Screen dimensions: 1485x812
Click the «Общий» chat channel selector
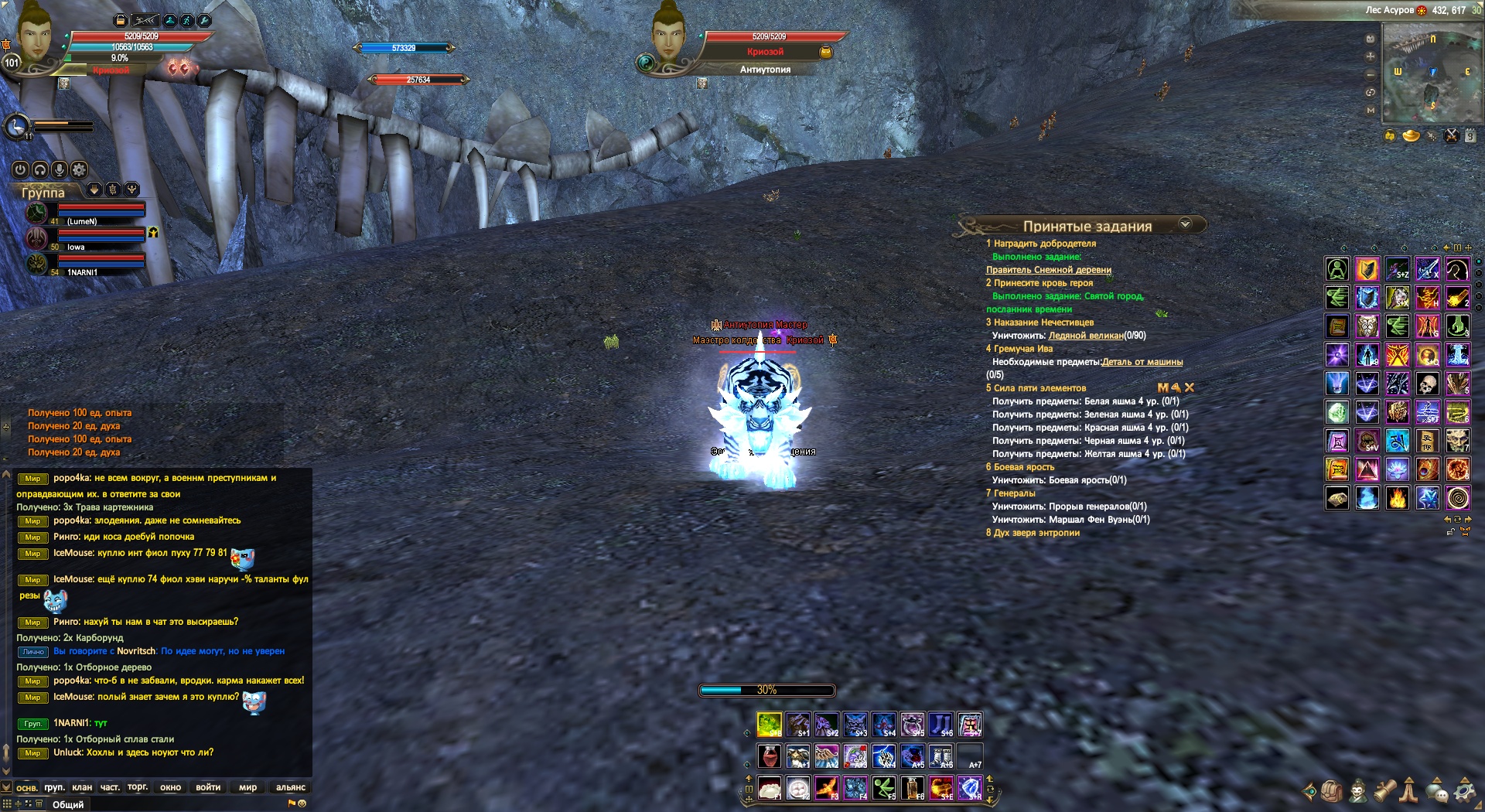pyautogui.click(x=68, y=804)
